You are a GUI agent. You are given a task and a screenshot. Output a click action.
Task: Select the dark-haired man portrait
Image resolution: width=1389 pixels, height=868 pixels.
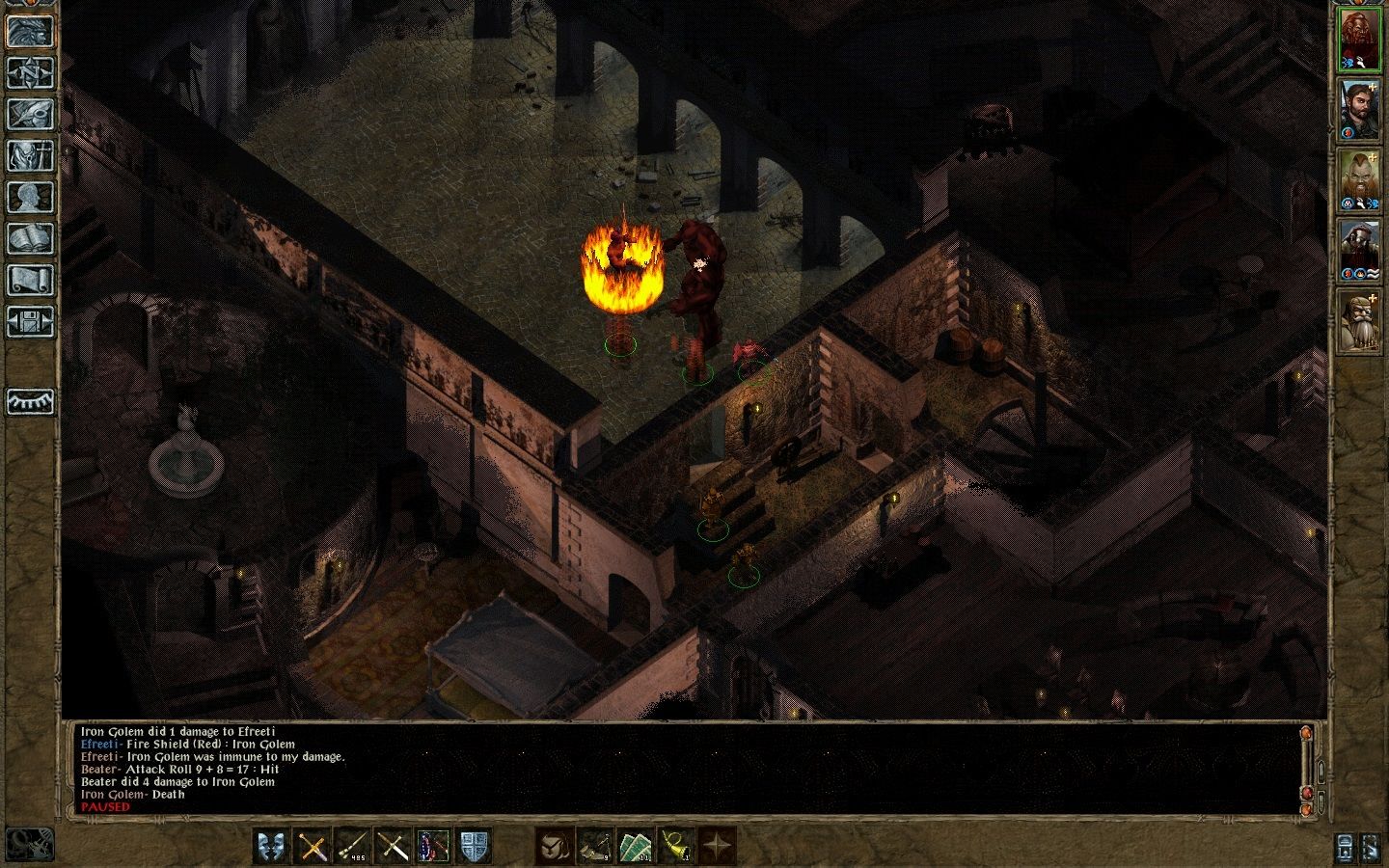point(1360,108)
